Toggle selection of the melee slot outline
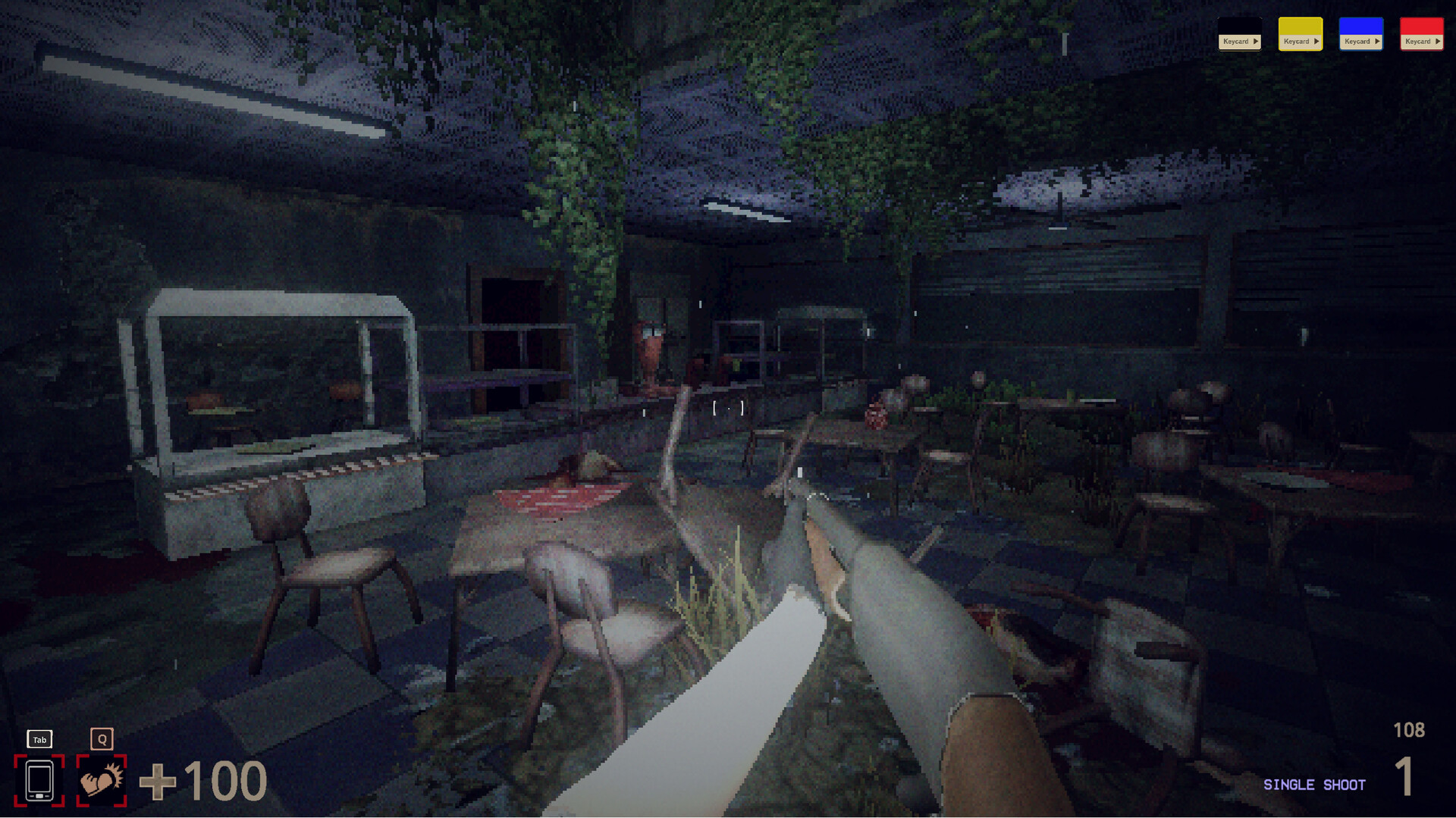The width and height of the screenshot is (1456, 818). [101, 779]
